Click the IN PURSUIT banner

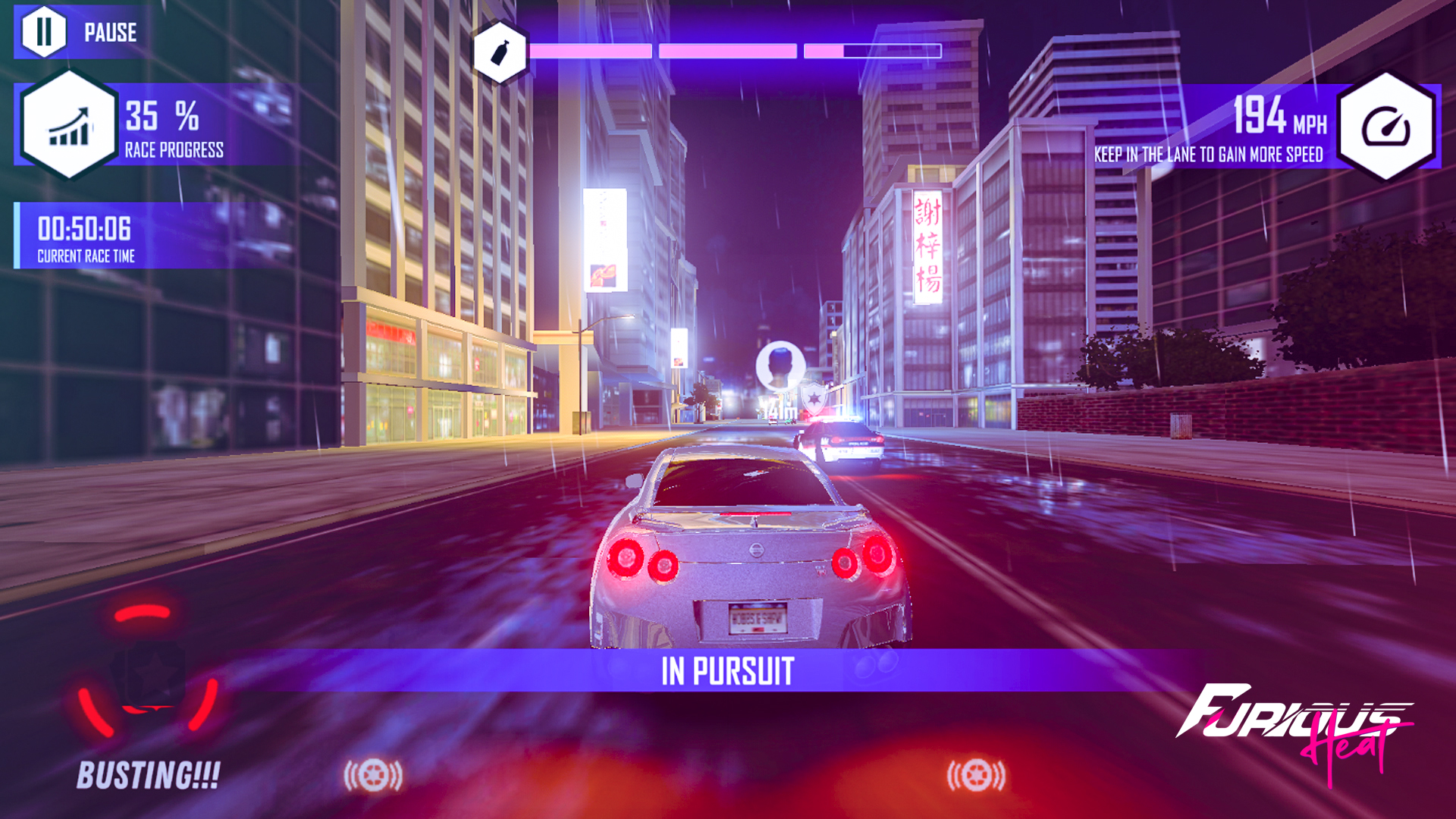tap(728, 670)
